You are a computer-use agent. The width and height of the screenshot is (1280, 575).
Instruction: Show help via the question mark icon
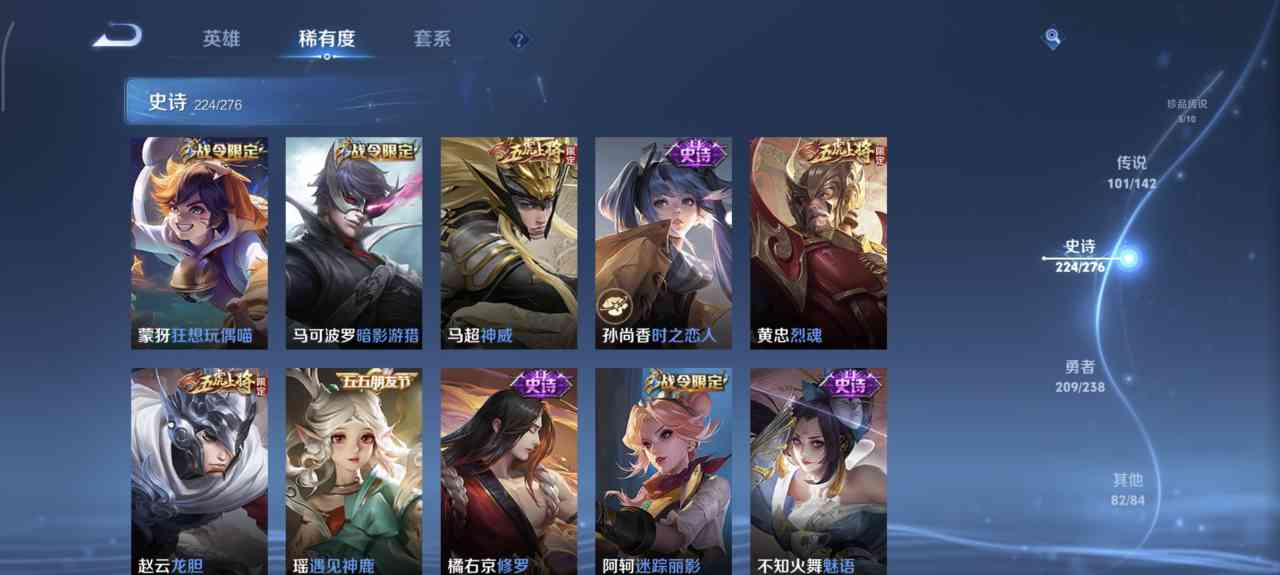point(518,40)
